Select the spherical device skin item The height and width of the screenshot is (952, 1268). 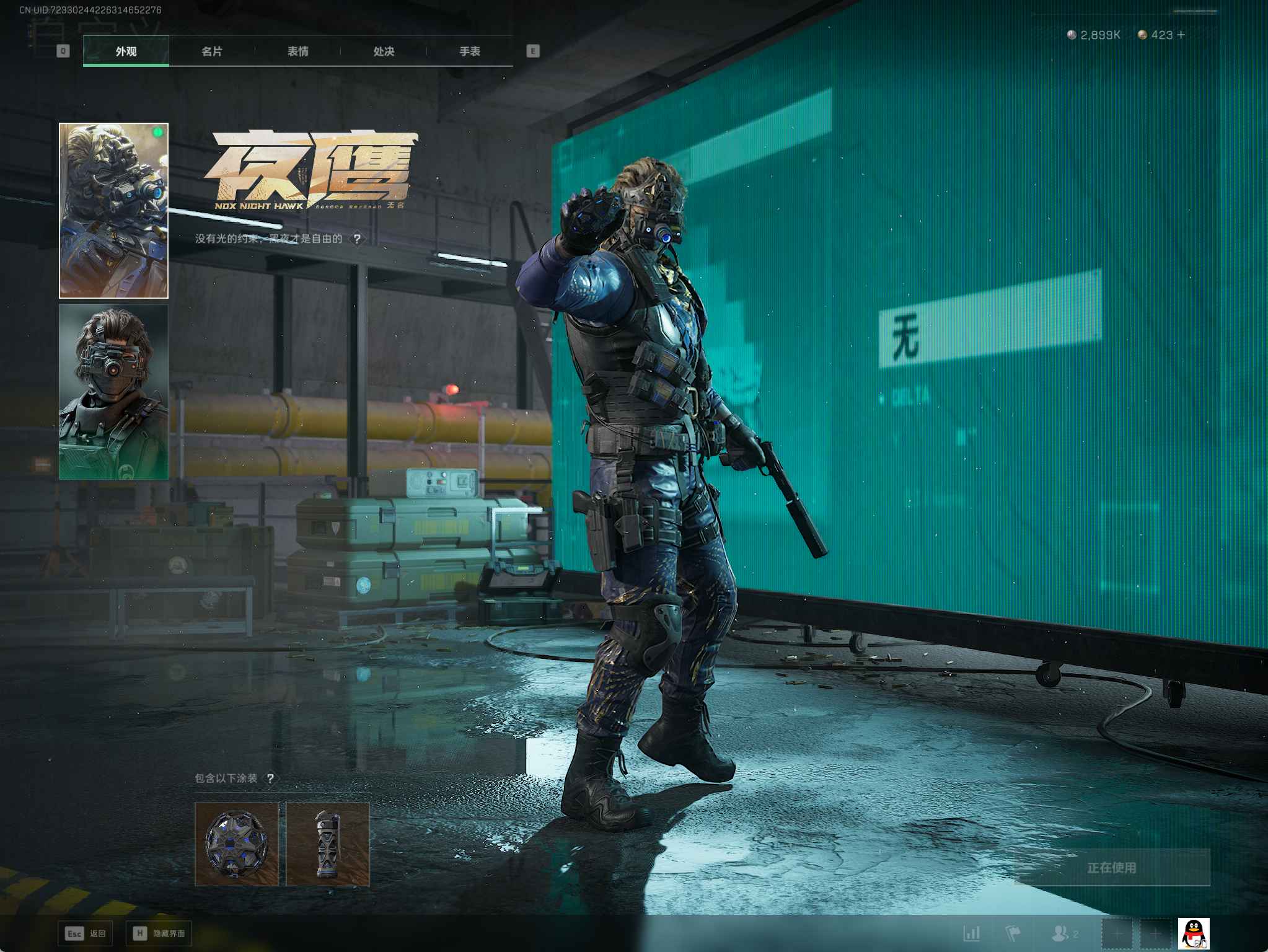(237, 844)
